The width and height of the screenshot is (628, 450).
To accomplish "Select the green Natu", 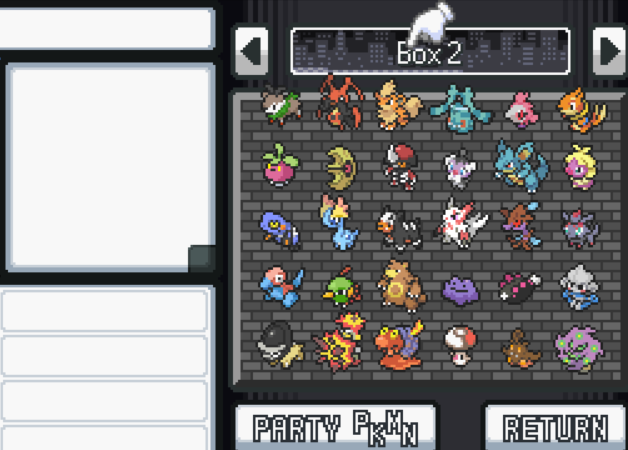I will (341, 288).
